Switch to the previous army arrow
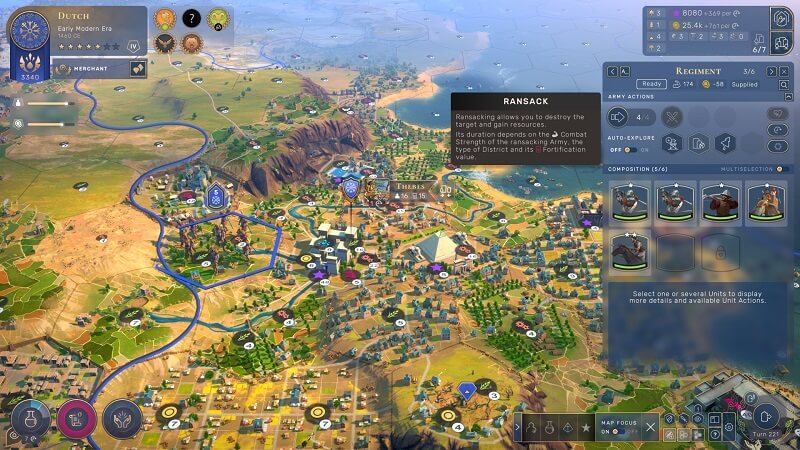Image resolution: width=800 pixels, height=450 pixels. coord(612,71)
